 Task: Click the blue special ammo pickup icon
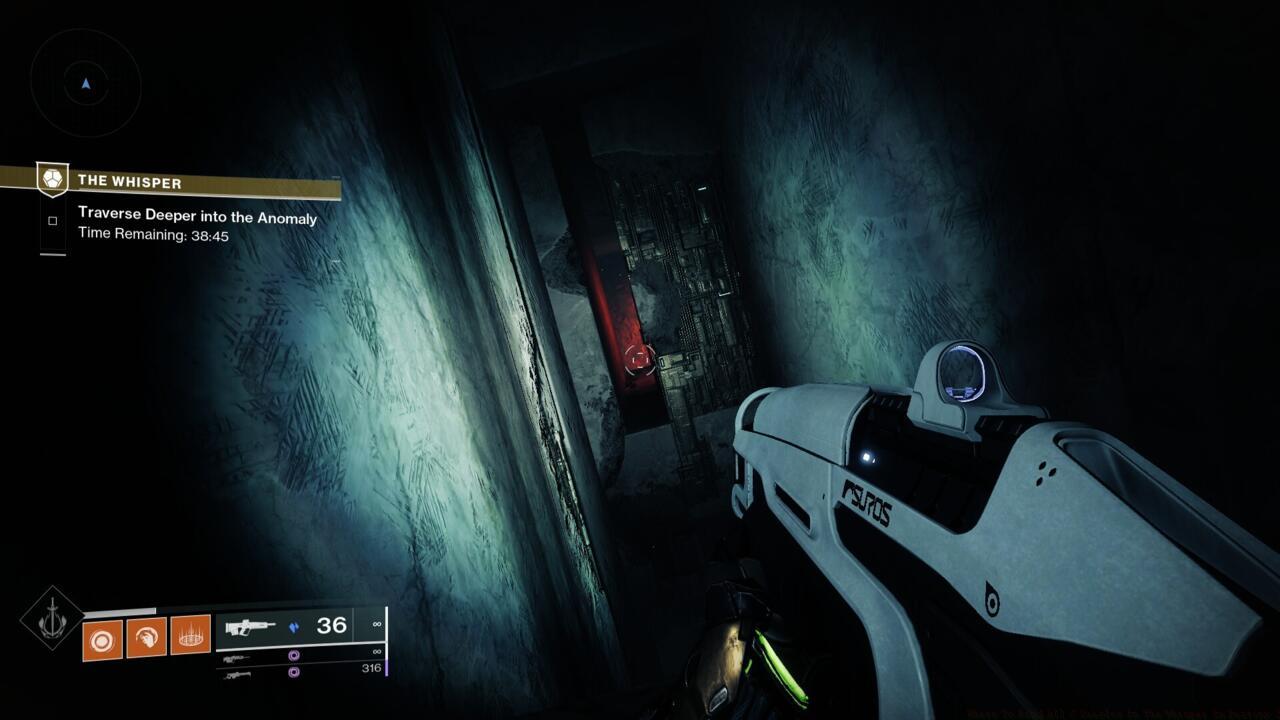pos(295,627)
